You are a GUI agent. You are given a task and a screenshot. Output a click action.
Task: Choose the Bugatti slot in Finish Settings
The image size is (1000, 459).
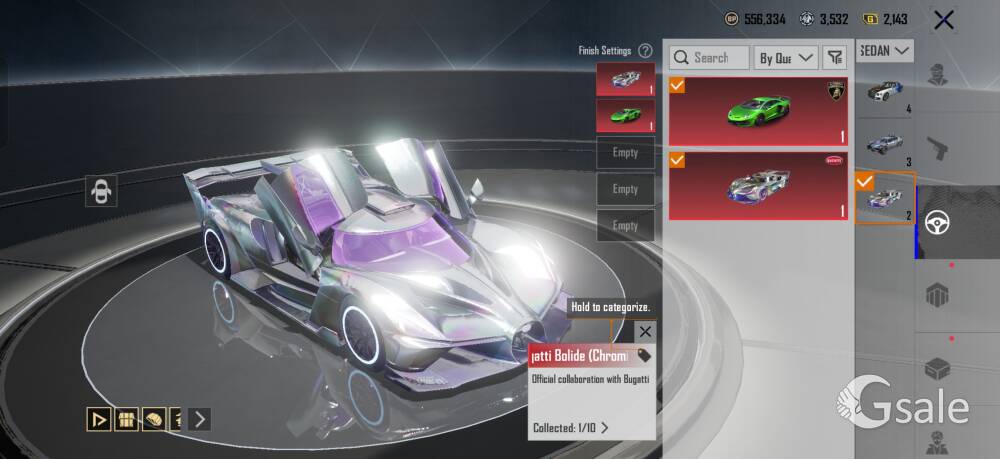[x=625, y=79]
